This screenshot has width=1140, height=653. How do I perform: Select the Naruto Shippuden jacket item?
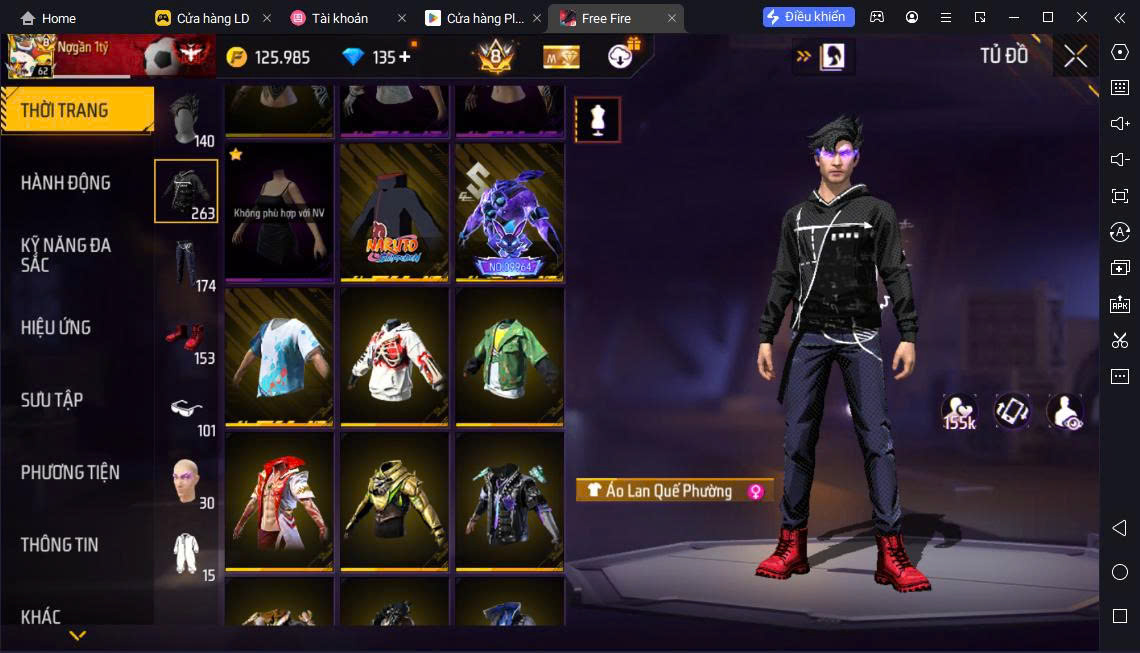click(394, 211)
